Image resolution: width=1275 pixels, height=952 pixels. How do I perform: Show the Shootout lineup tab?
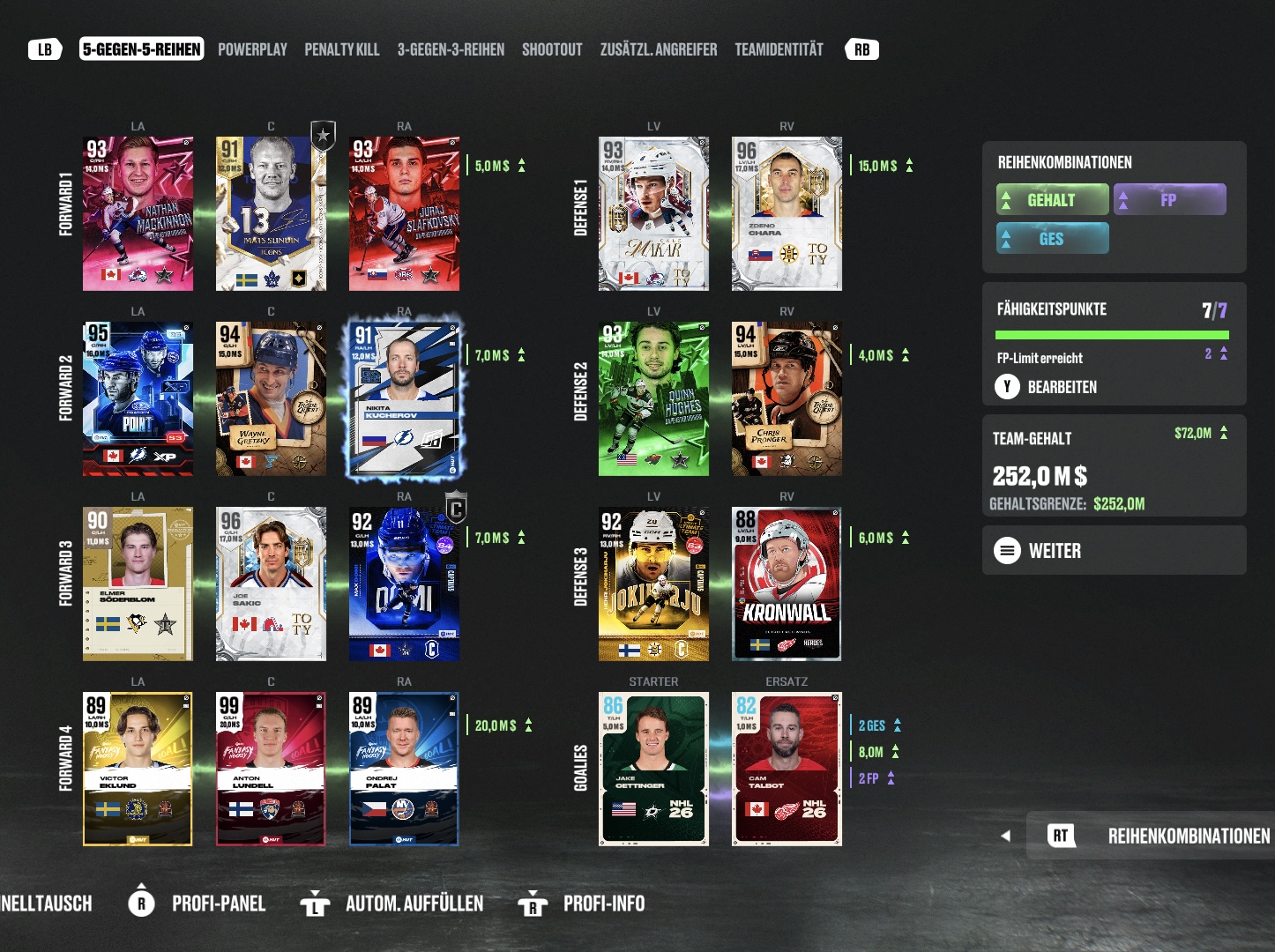(x=552, y=49)
